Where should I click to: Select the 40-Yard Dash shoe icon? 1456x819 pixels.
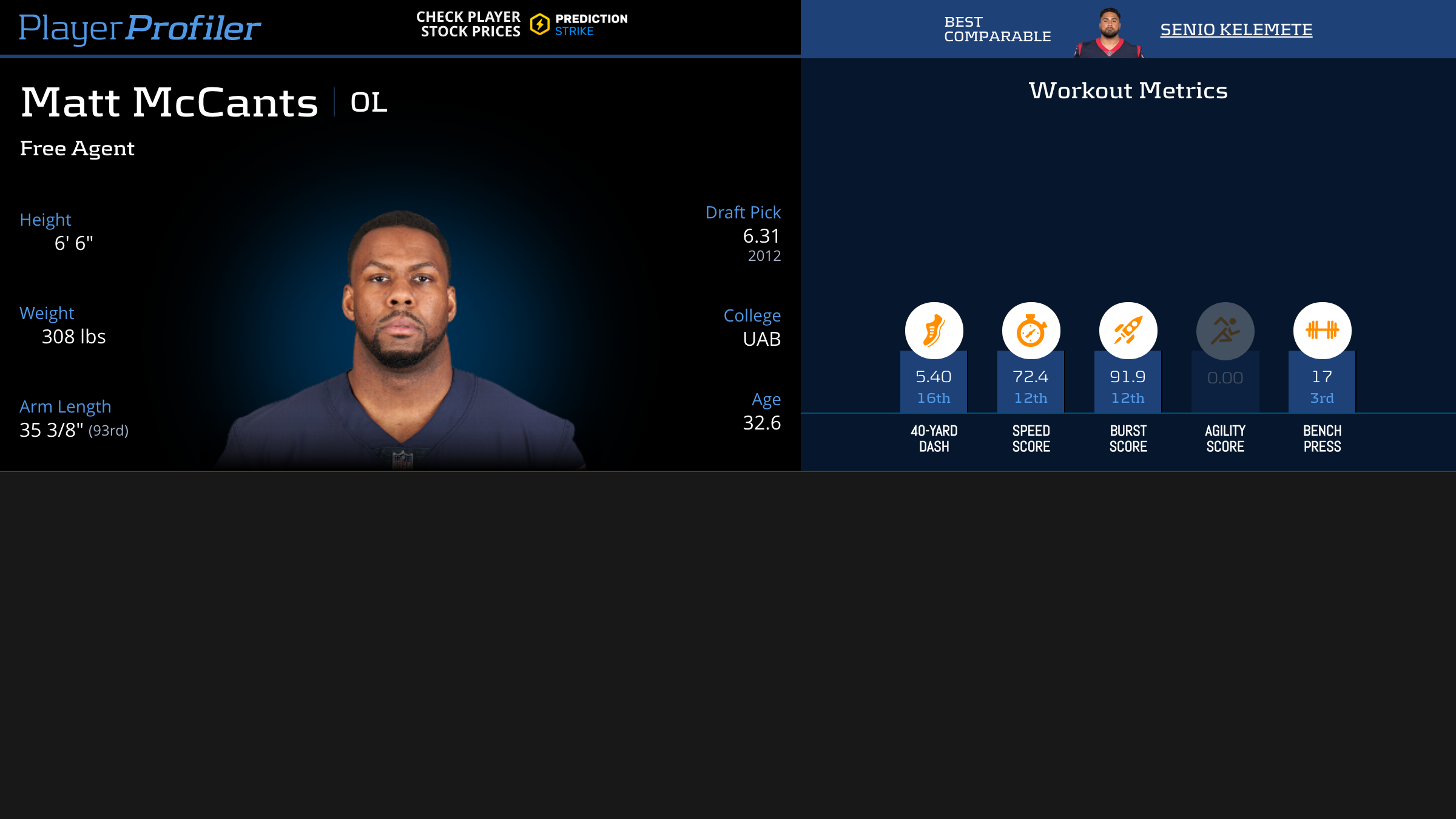point(934,331)
